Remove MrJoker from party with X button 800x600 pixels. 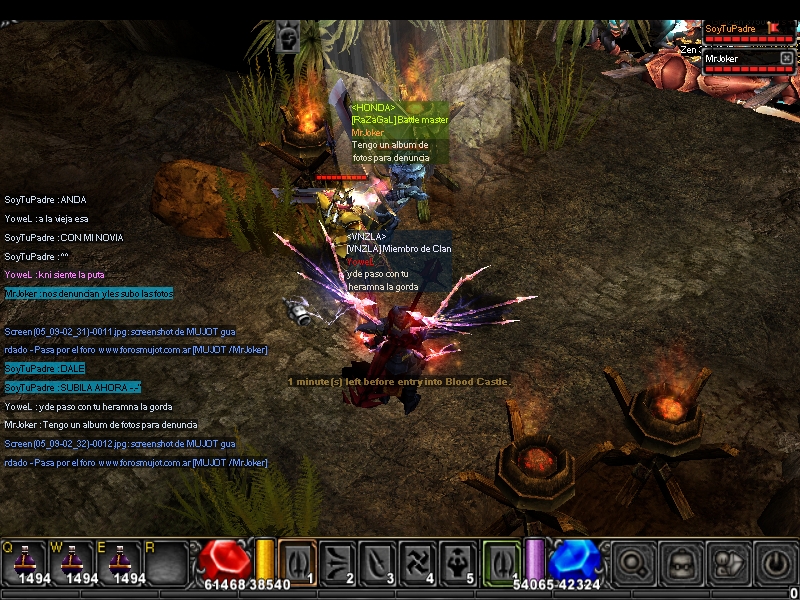(786, 59)
